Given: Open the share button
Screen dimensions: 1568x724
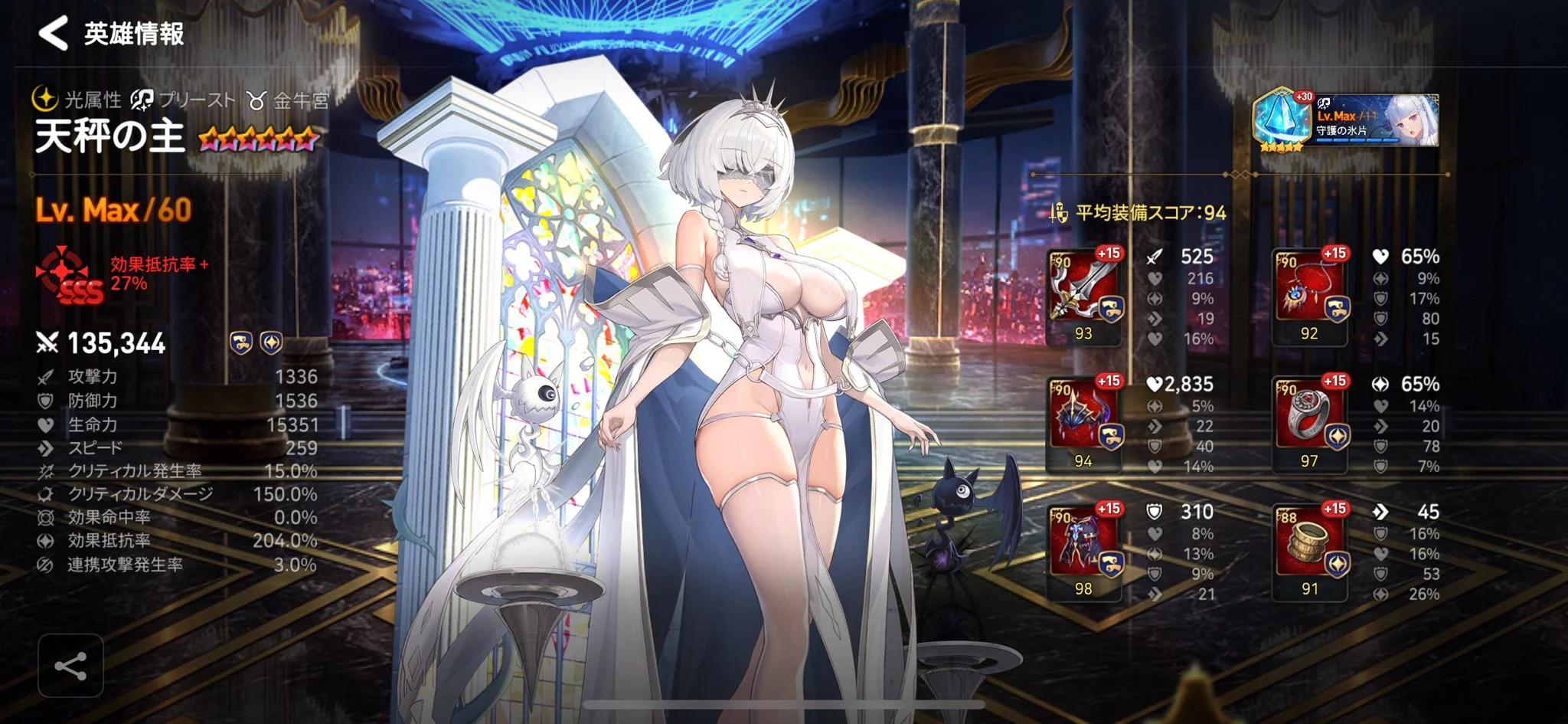Looking at the screenshot, I should pyautogui.click(x=70, y=666).
